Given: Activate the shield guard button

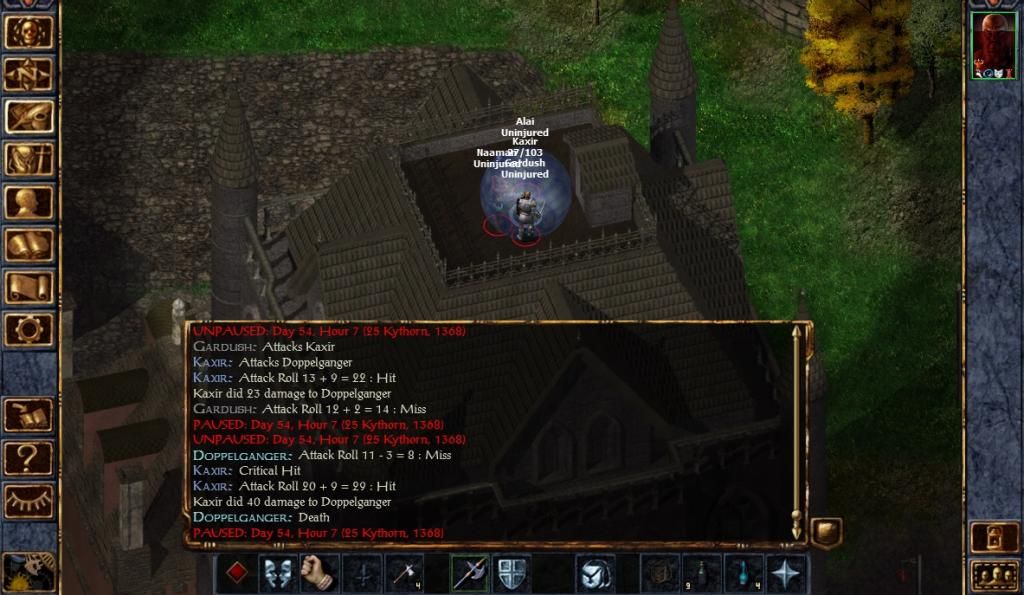Looking at the screenshot, I should click(512, 573).
